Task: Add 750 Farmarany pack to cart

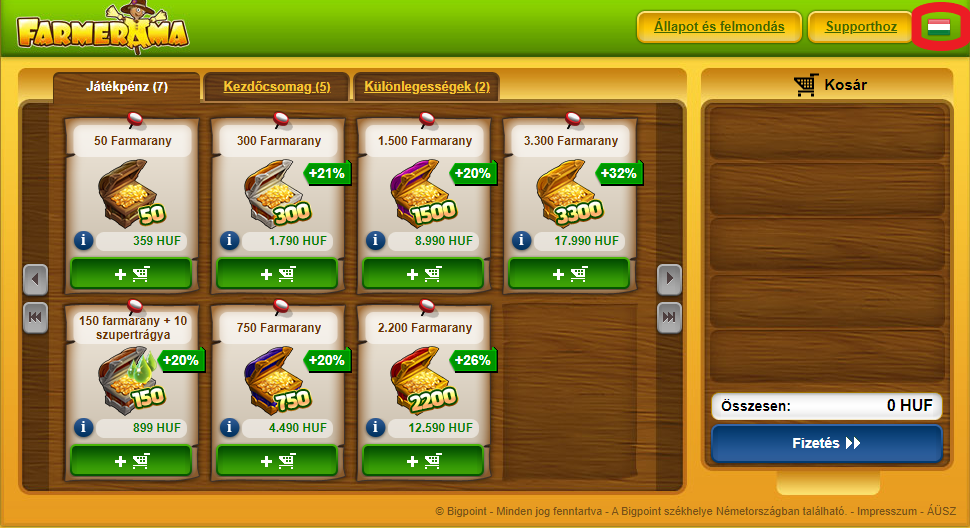Action: (x=276, y=460)
